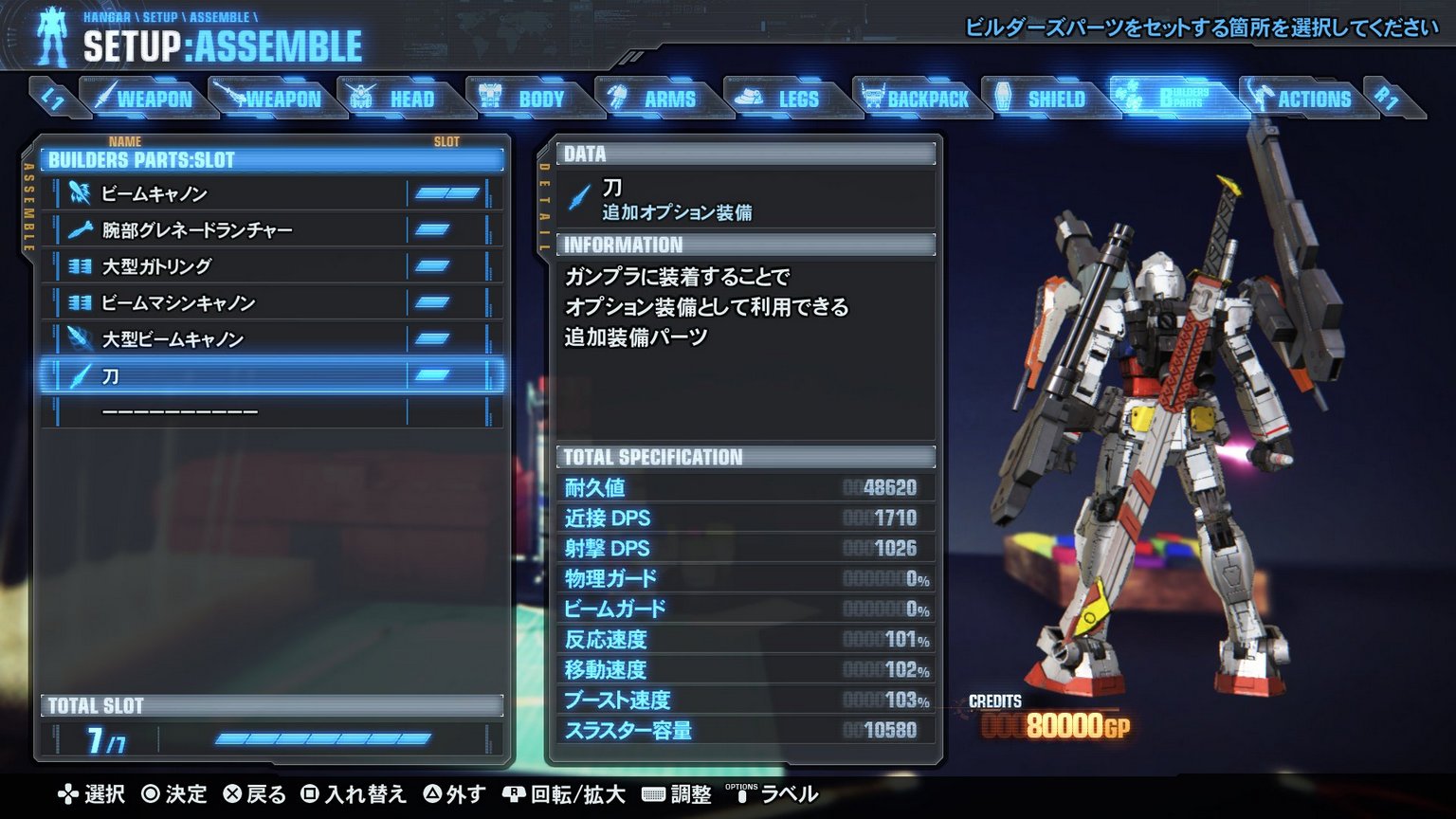
Task: Toggle the slot bar for ビームキャノン
Action: [446, 192]
